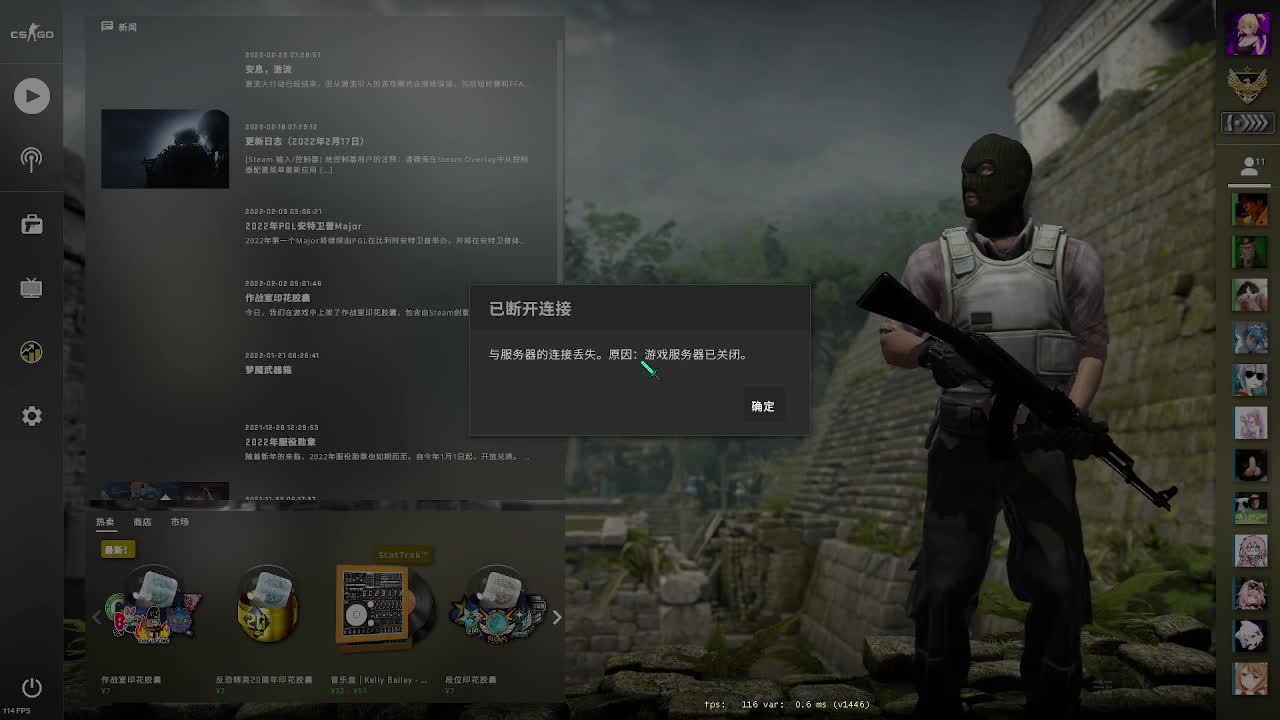This screenshot has height=720, width=1280.
Task: Click the TV icon in the sidebar
Action: (31, 288)
